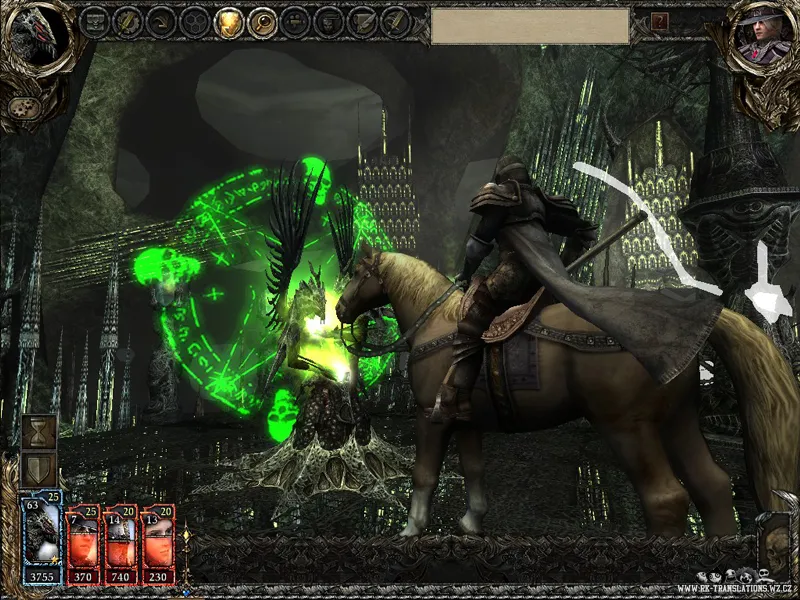800x600 pixels.
Task: Activate the highlighted golden shield toolbar icon
Action: (x=228, y=21)
